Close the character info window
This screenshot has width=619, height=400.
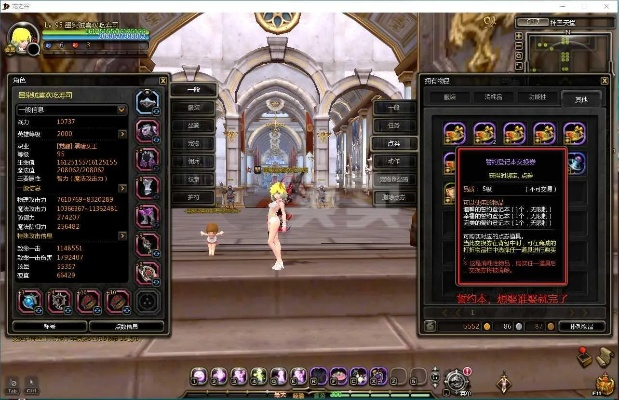coord(163,80)
